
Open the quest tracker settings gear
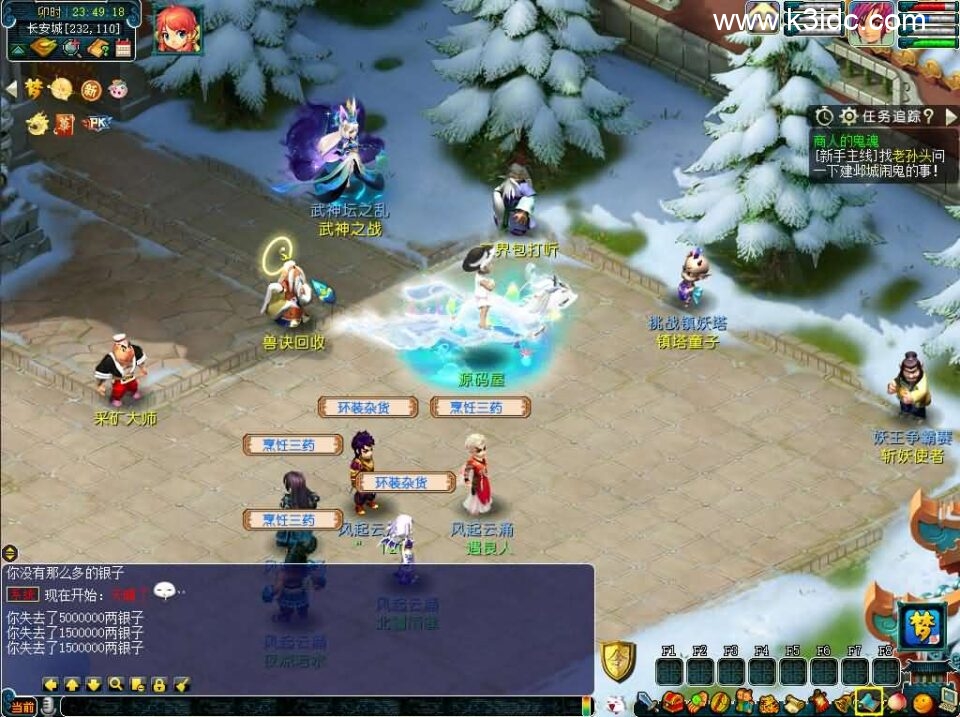[848, 116]
